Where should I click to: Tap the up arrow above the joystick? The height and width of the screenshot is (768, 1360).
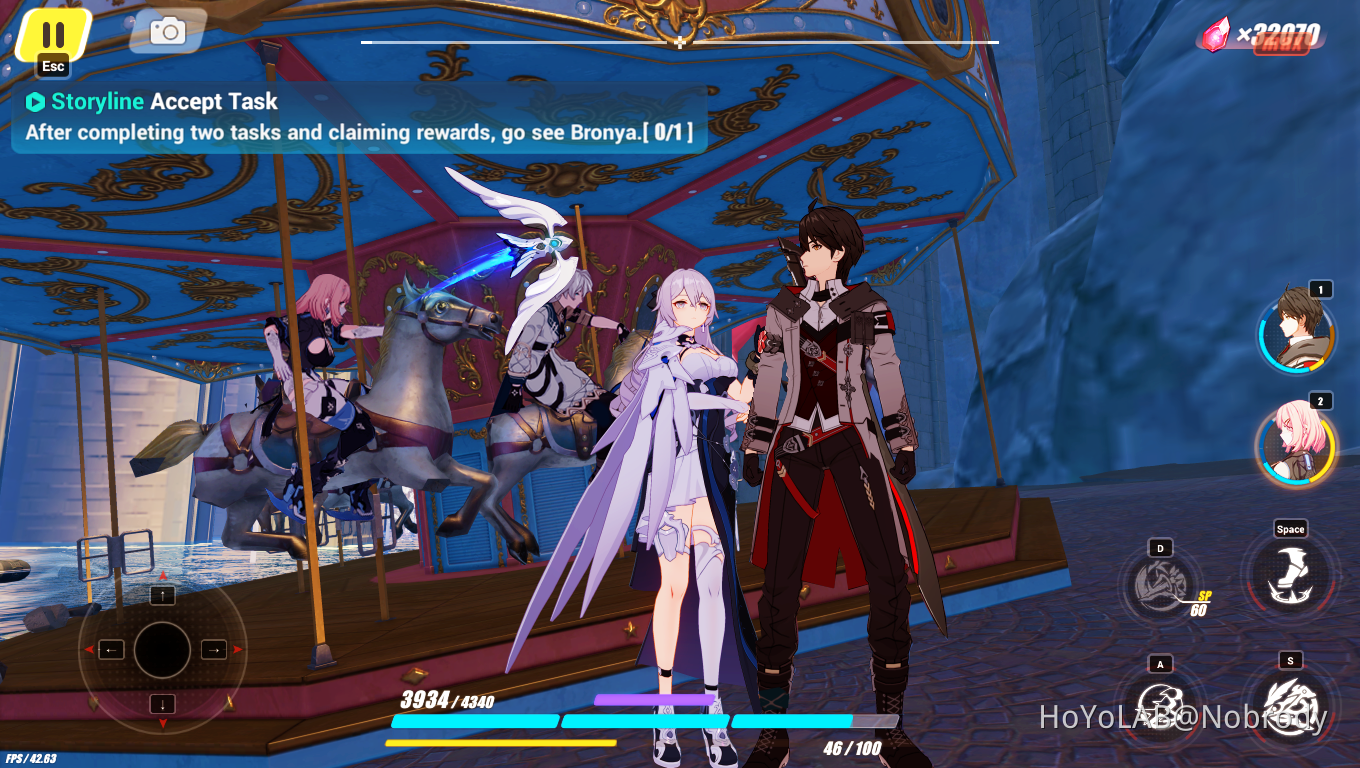(162, 596)
